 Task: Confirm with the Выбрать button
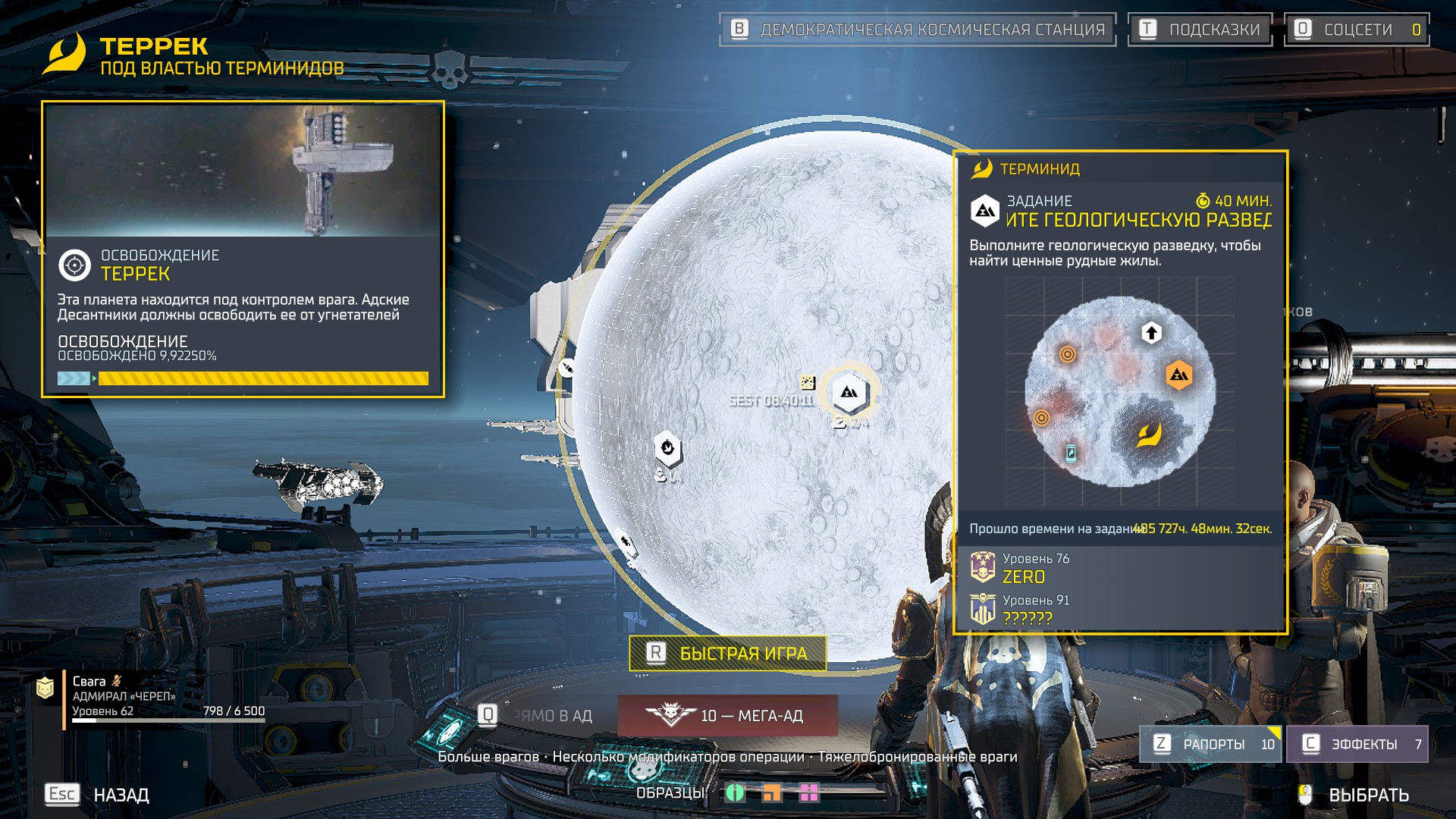pos(1356,795)
